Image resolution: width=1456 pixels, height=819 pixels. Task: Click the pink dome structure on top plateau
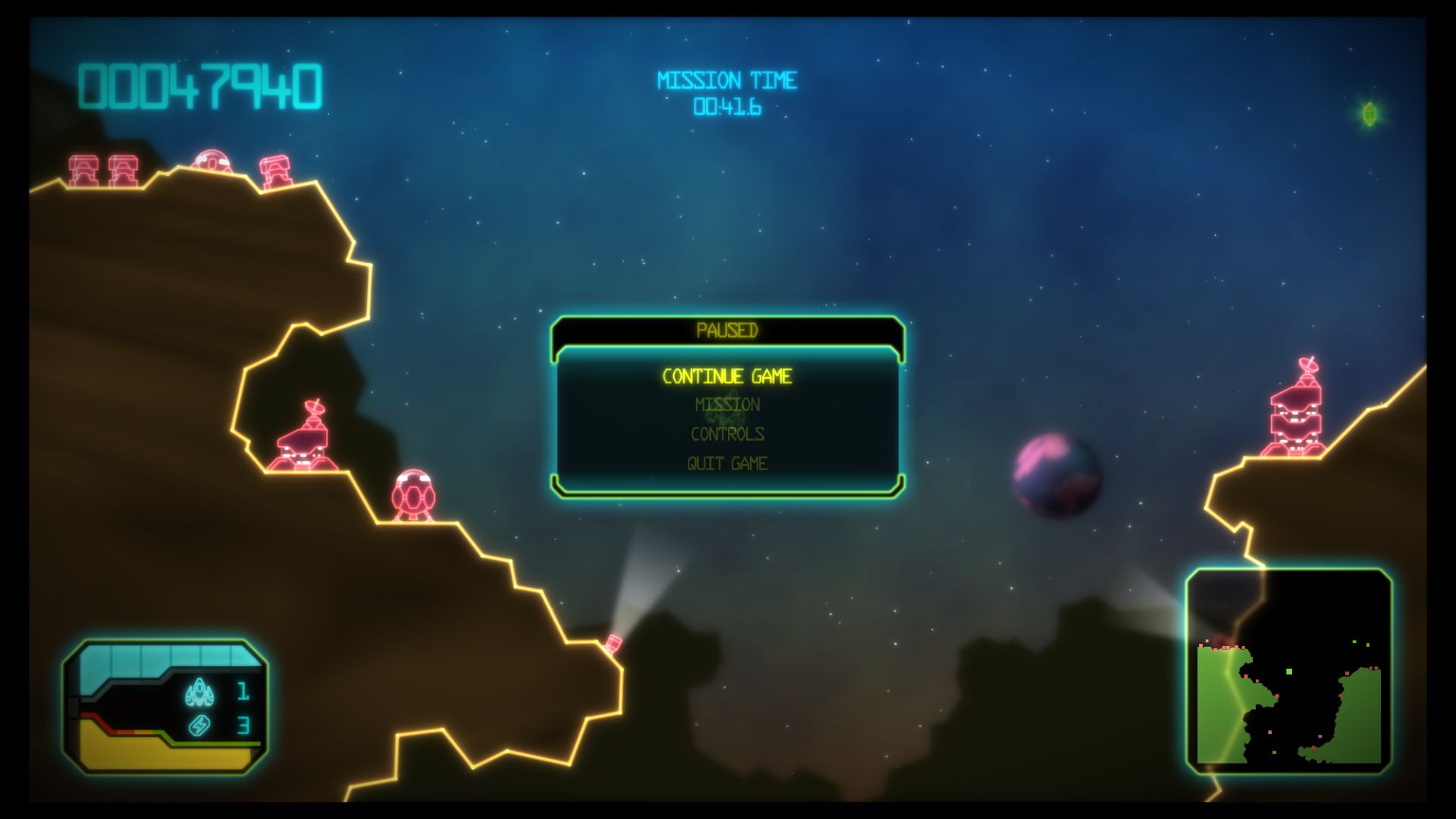coord(211,162)
